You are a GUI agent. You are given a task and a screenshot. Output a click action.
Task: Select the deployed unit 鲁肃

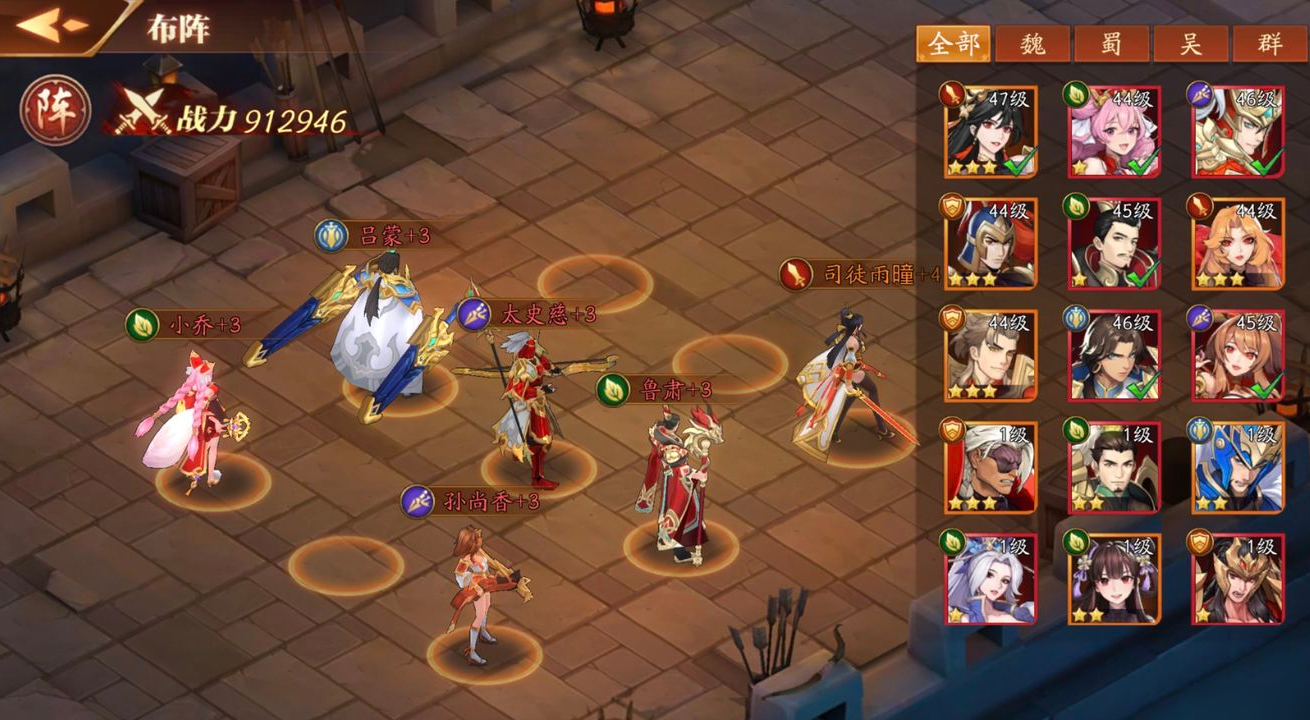(x=678, y=480)
